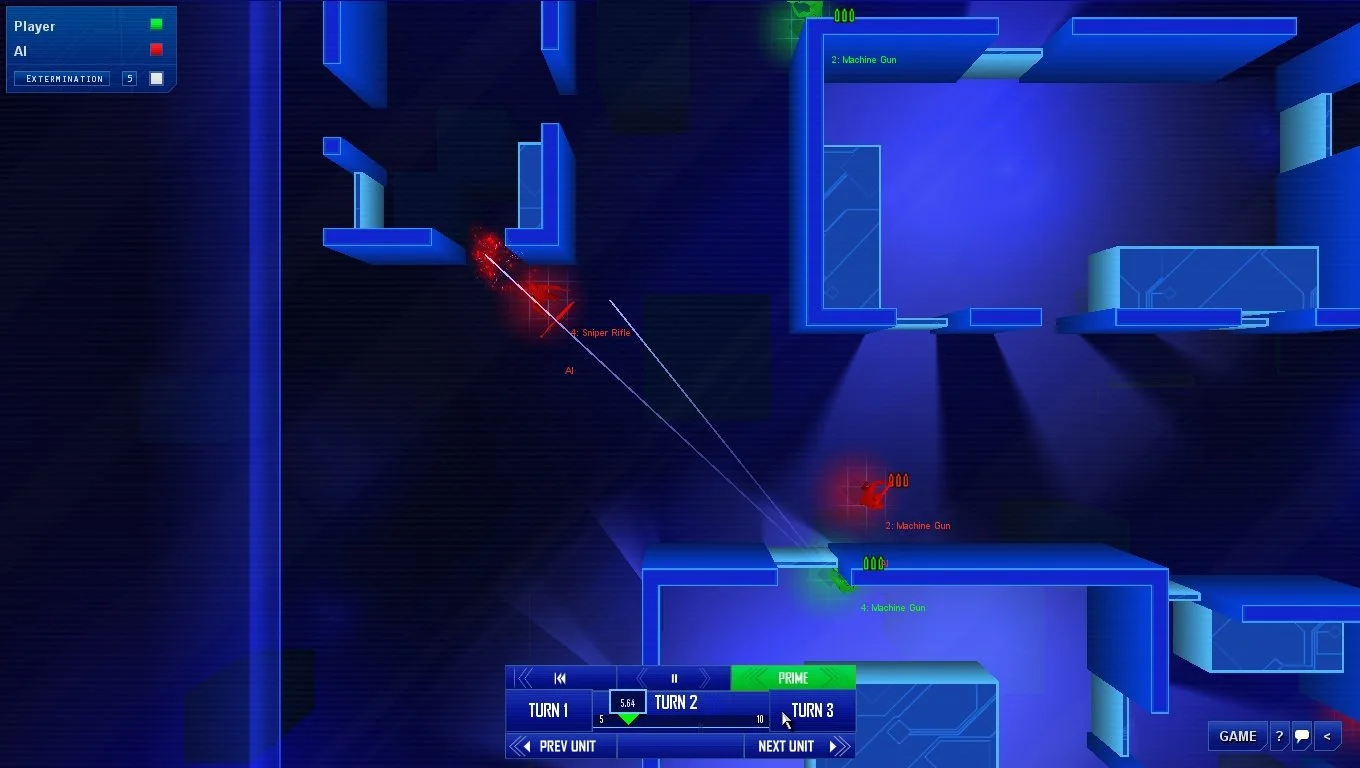Image resolution: width=1360 pixels, height=768 pixels.
Task: Collapse the bottom-right panel with the arrow icon
Action: pos(1327,736)
